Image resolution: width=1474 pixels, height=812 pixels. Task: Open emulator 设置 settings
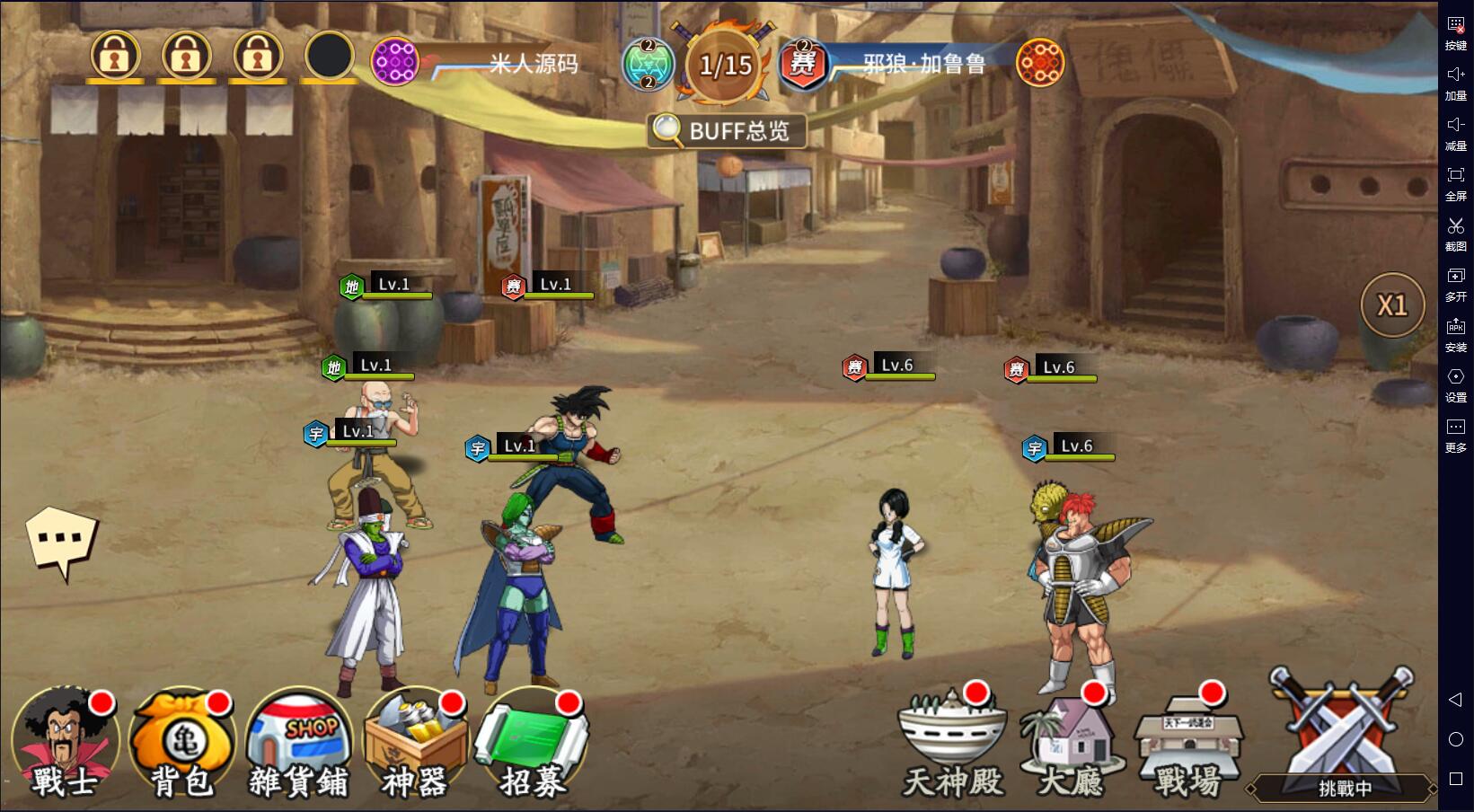pos(1455,384)
